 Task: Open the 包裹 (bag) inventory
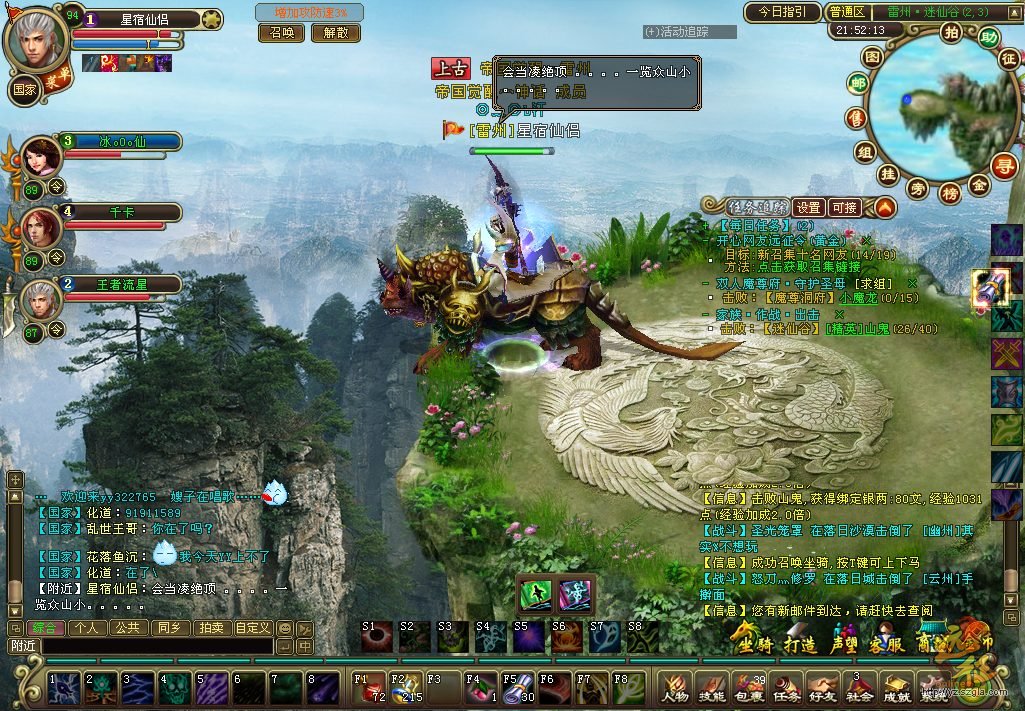coord(749,689)
